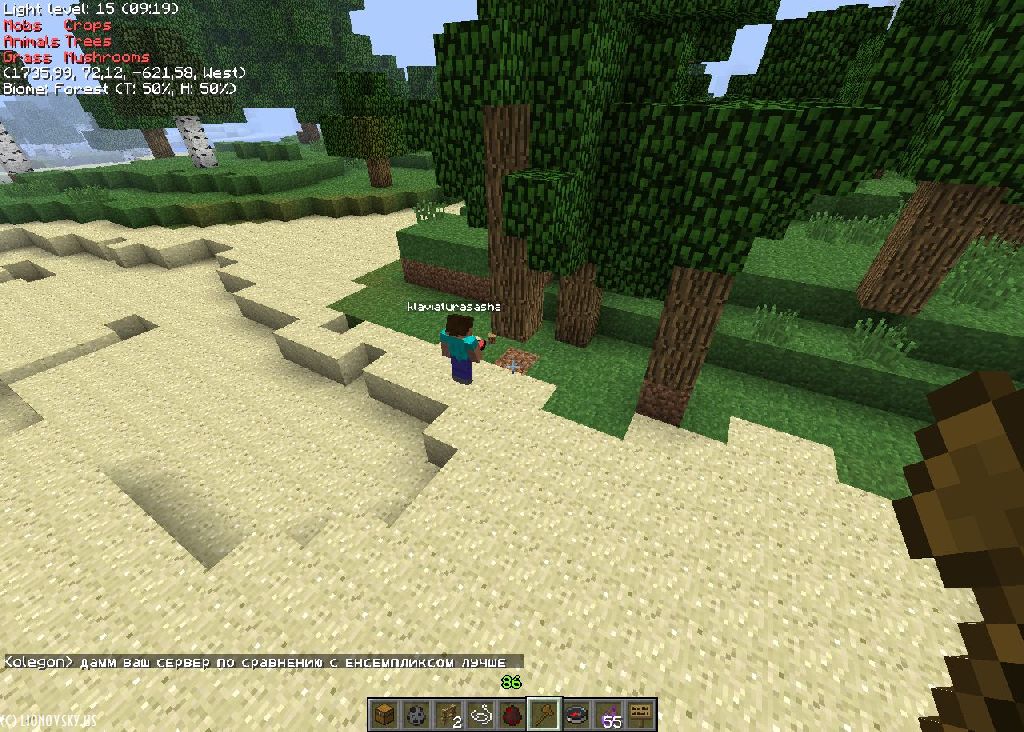Select the gray spawn egg slot
Screen dimensions: 1024x732
[416, 714]
